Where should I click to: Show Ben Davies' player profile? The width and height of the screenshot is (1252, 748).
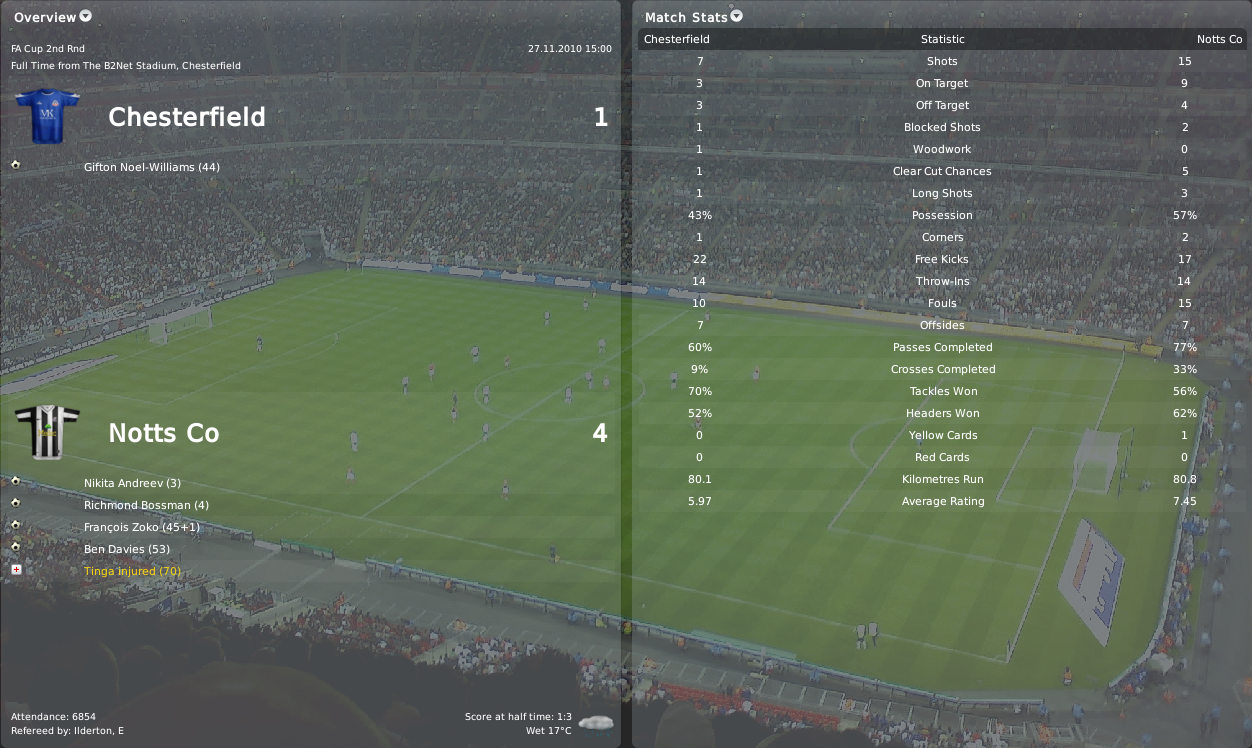coord(127,549)
